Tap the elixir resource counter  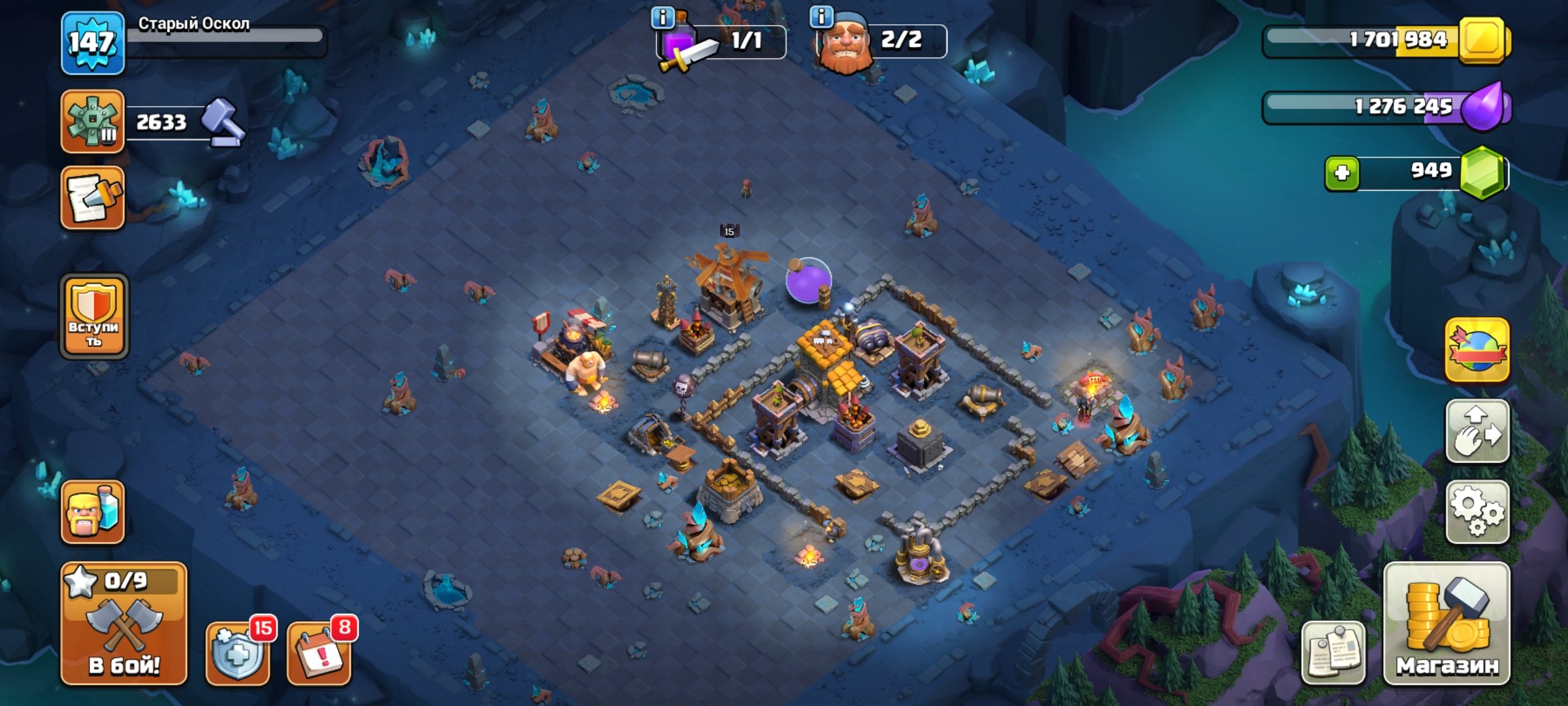click(x=1385, y=107)
